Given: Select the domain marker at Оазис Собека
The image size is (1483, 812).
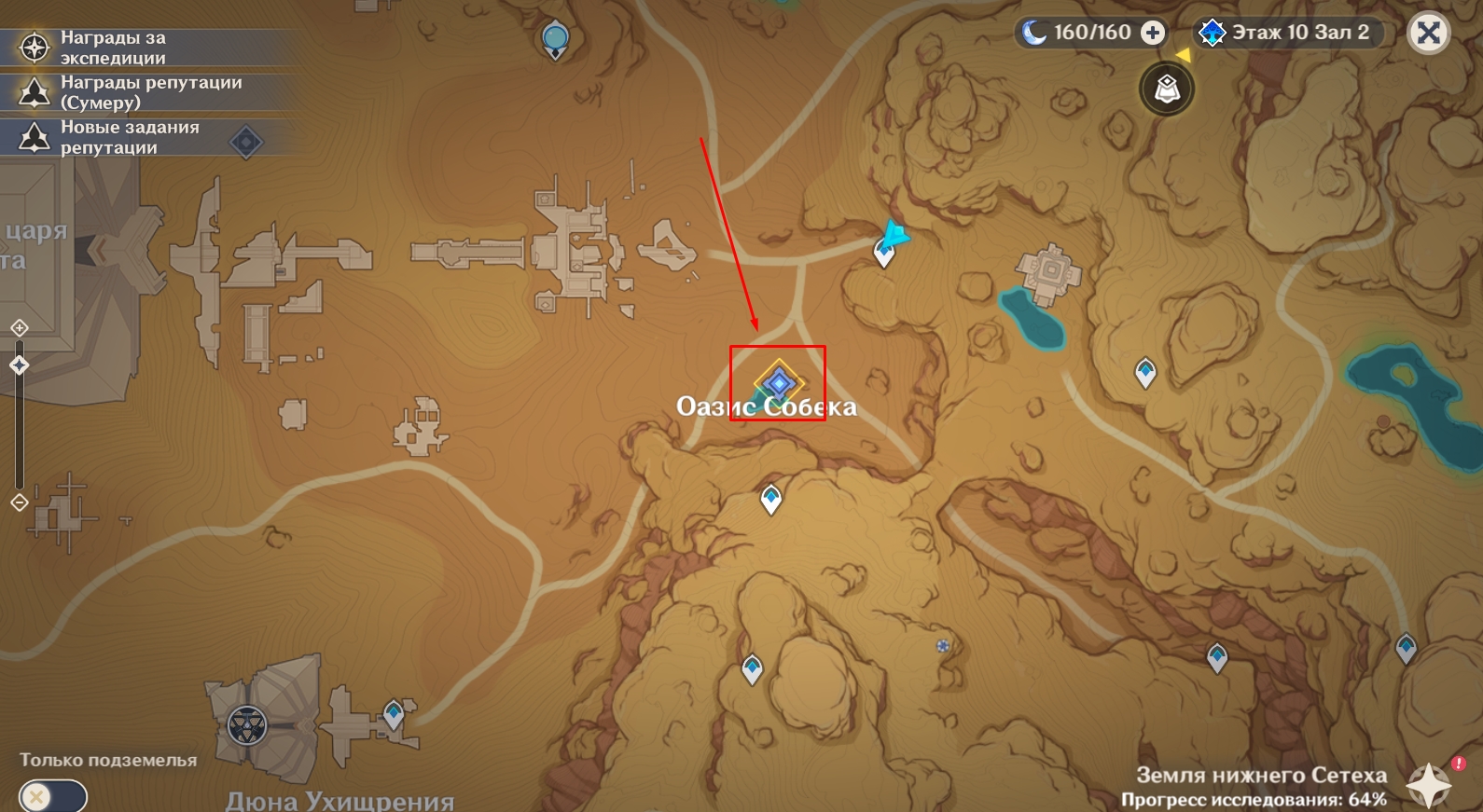Looking at the screenshot, I should pyautogui.click(x=779, y=382).
